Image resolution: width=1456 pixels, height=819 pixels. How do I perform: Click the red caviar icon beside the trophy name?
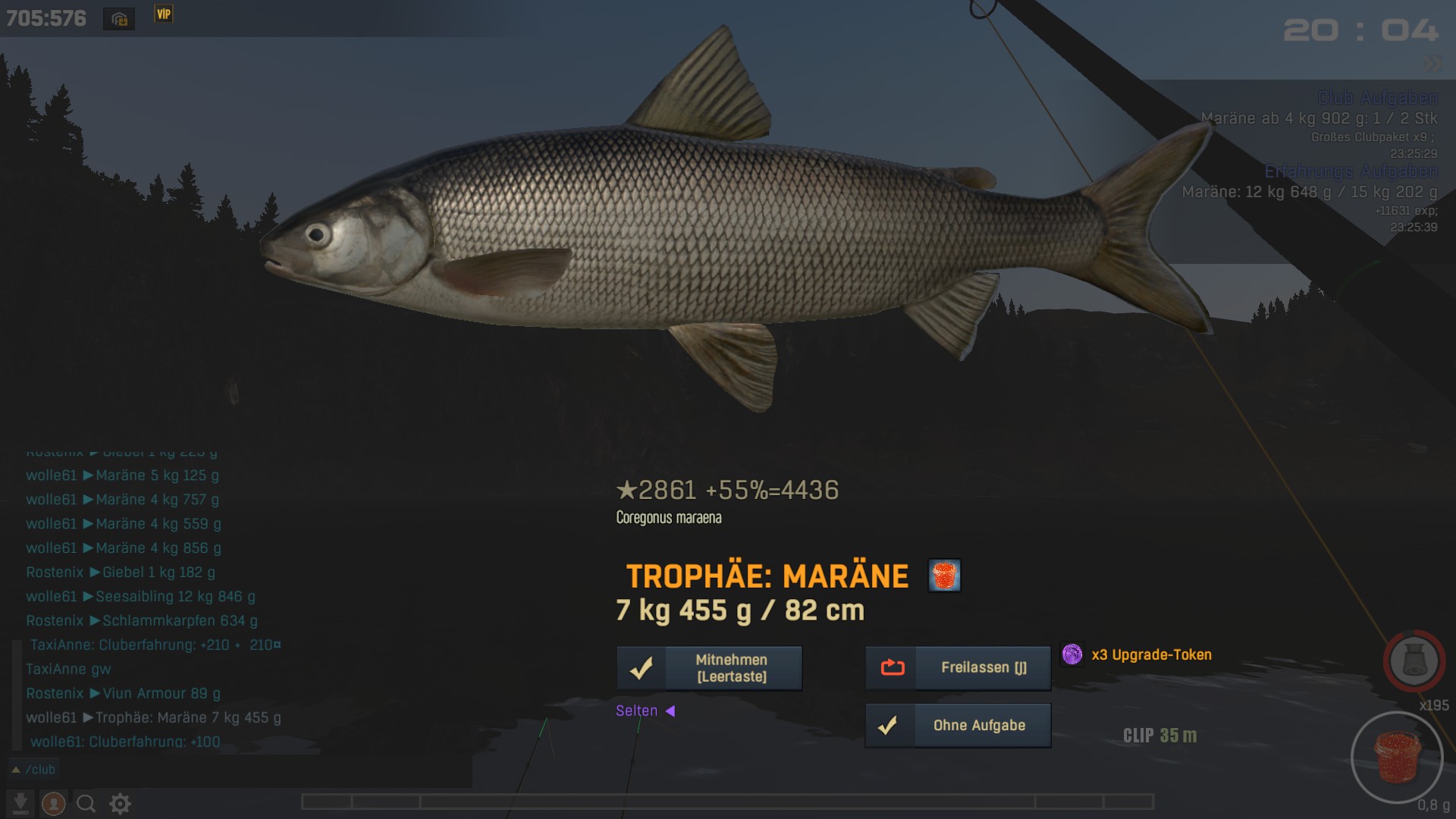pyautogui.click(x=944, y=576)
